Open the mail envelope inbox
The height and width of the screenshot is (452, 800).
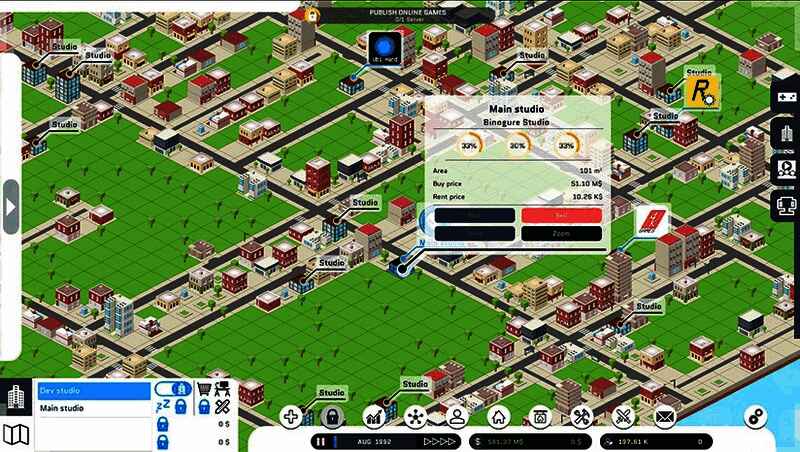[x=665, y=417]
